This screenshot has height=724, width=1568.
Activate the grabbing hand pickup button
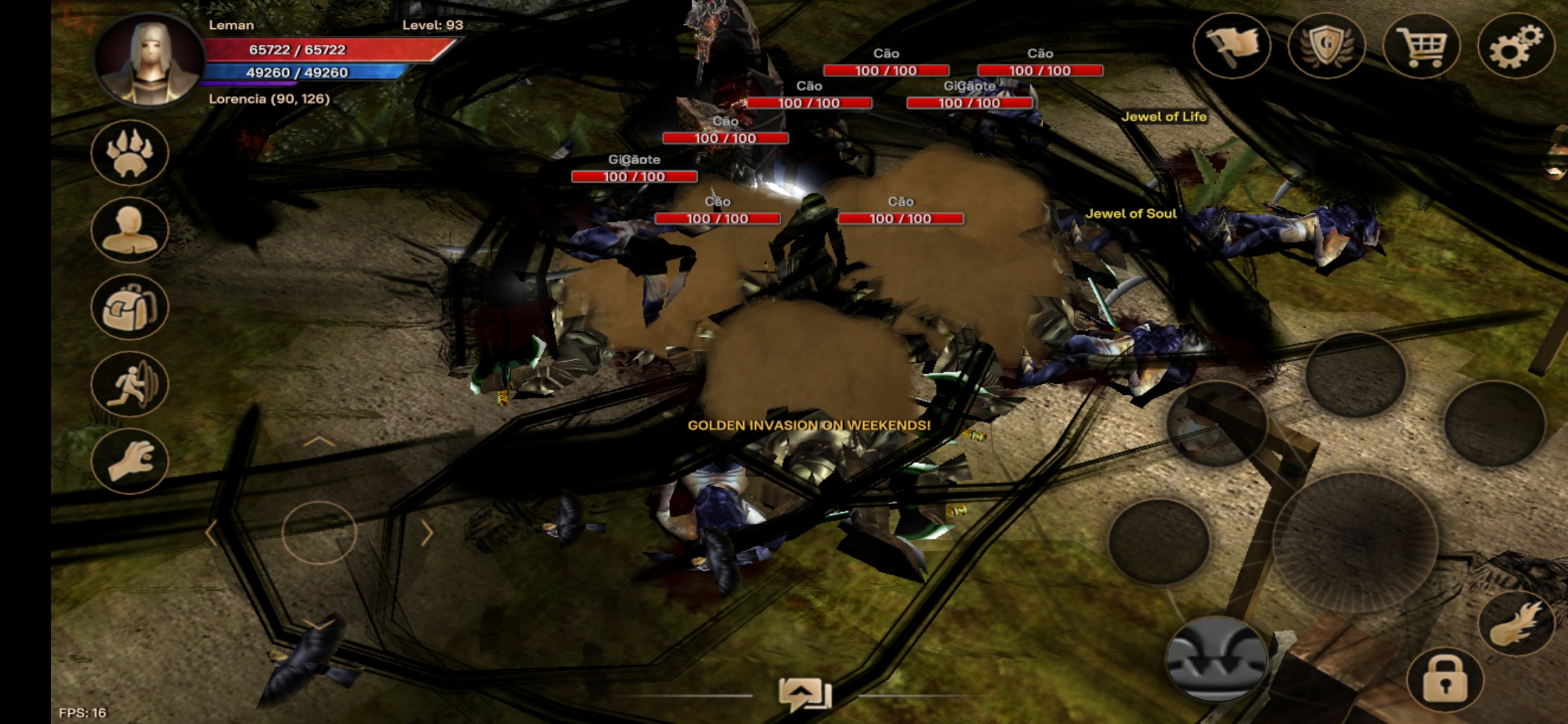[130, 461]
